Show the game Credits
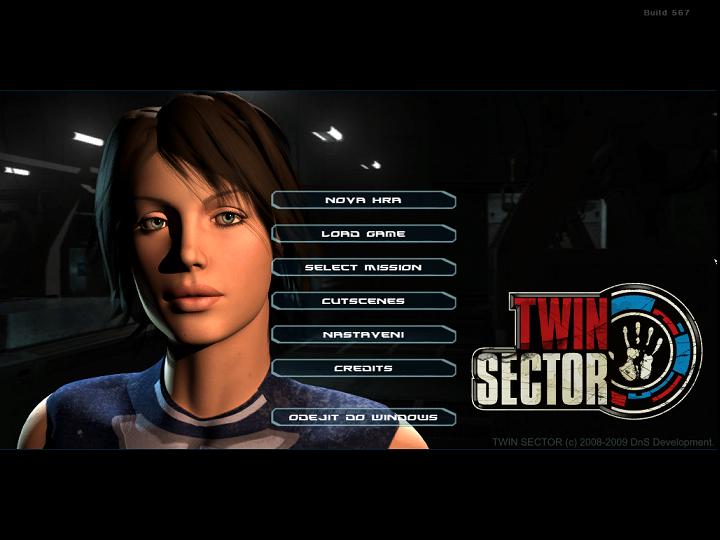Image resolution: width=720 pixels, height=540 pixels. click(x=363, y=368)
